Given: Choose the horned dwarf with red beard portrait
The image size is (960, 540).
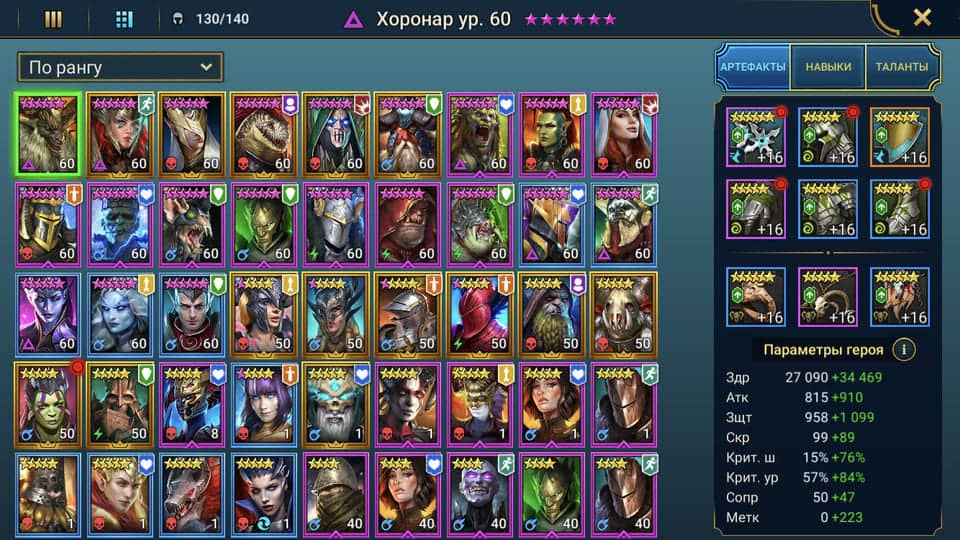Looking at the screenshot, I should (x=409, y=135).
